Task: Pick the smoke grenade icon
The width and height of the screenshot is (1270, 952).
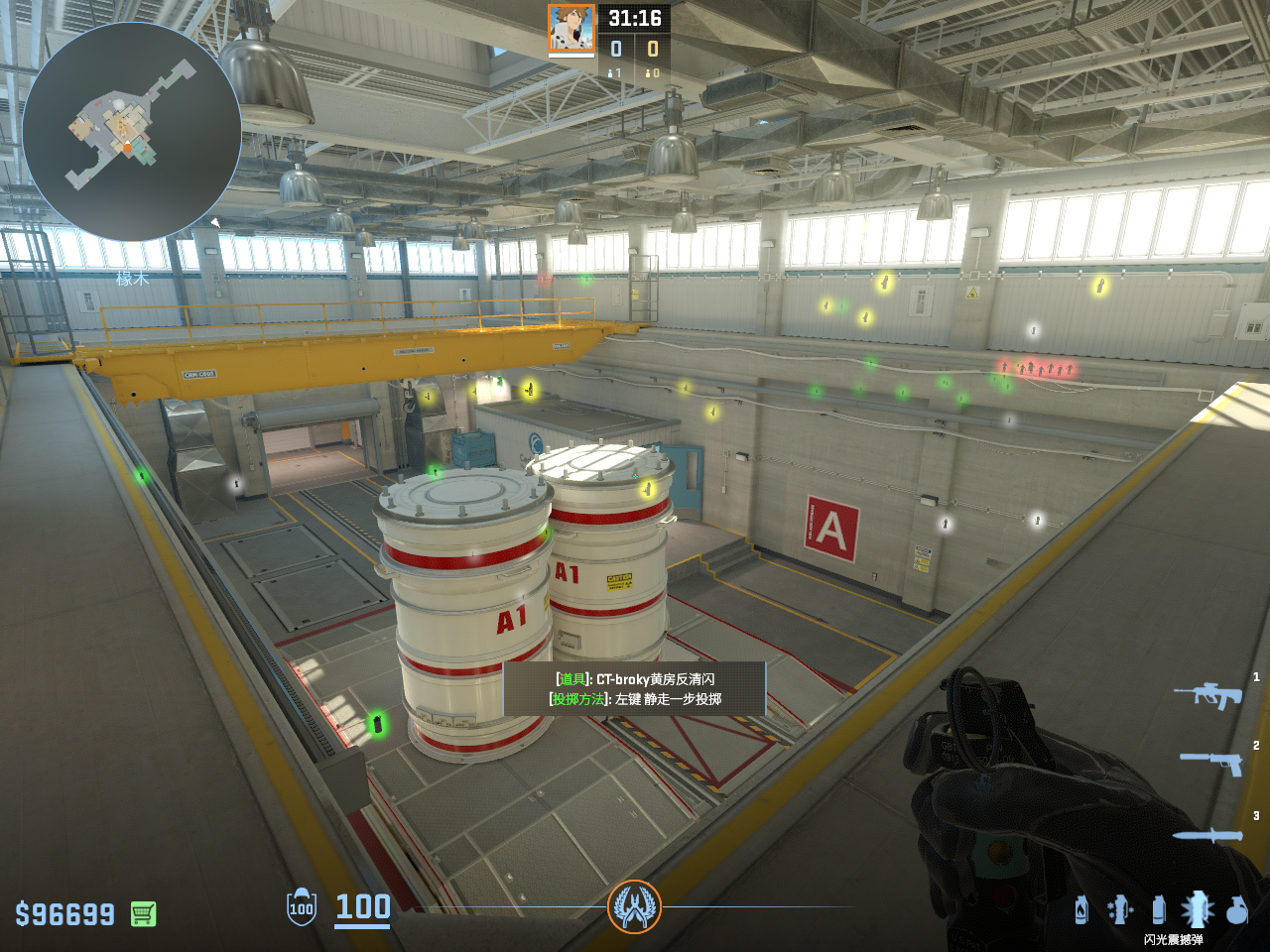Action: pos(1158,908)
